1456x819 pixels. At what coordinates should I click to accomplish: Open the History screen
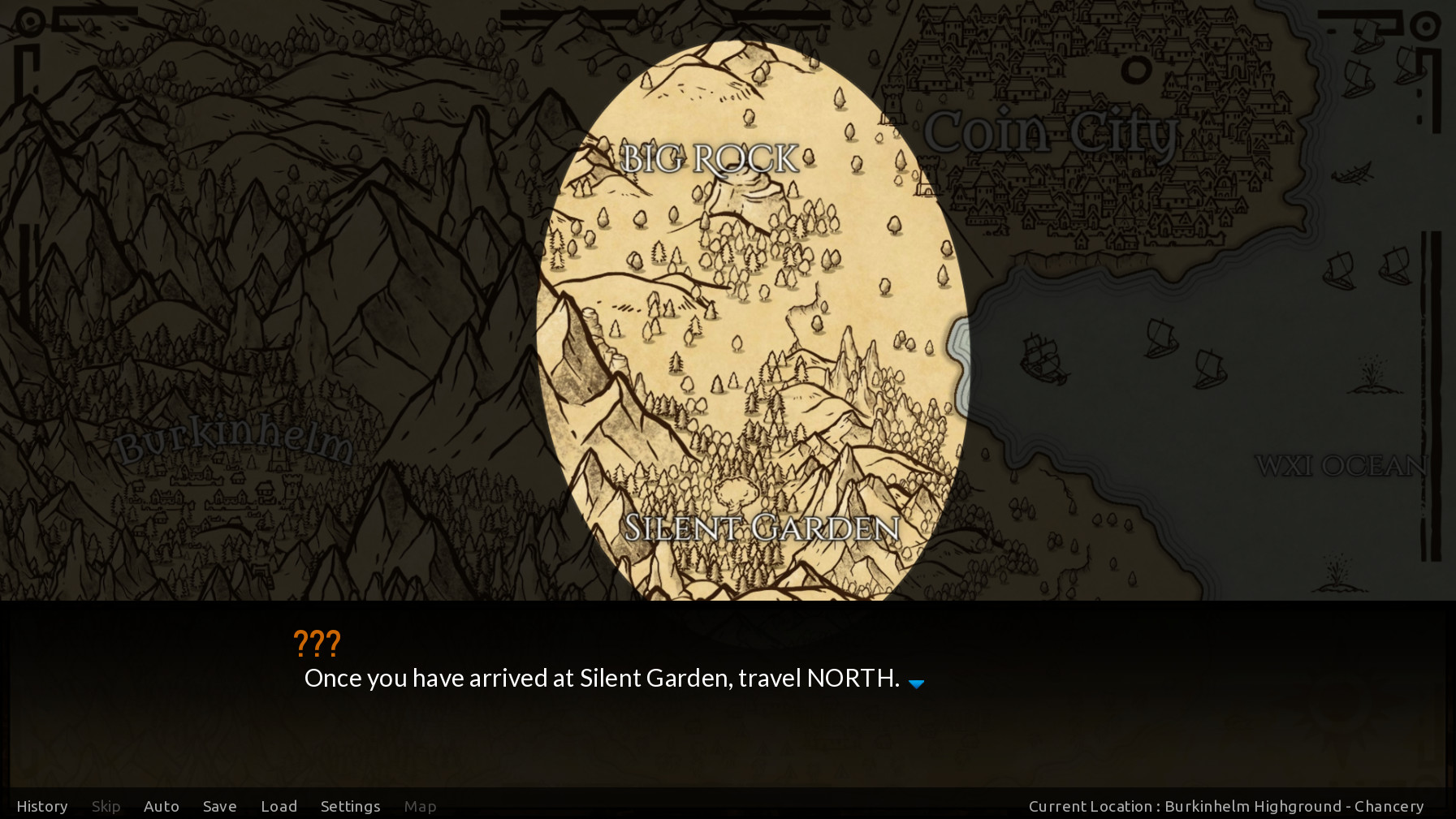(x=42, y=806)
